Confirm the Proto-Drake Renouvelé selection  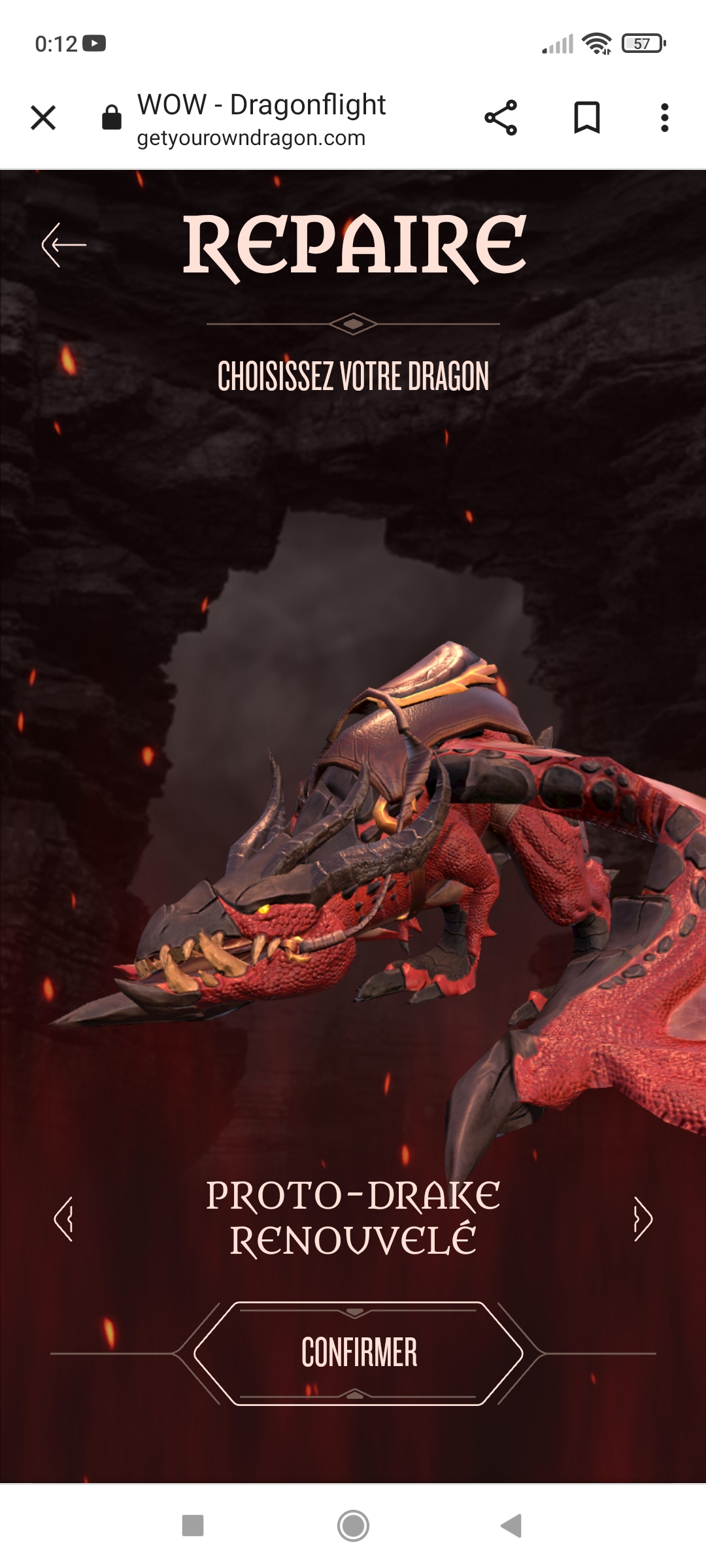pyautogui.click(x=358, y=1353)
